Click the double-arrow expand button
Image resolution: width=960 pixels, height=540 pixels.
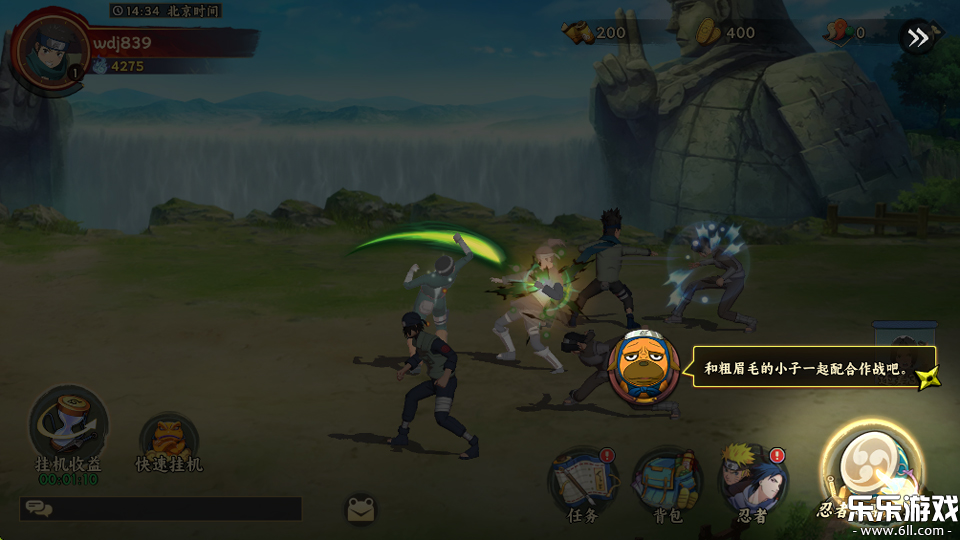[x=917, y=38]
